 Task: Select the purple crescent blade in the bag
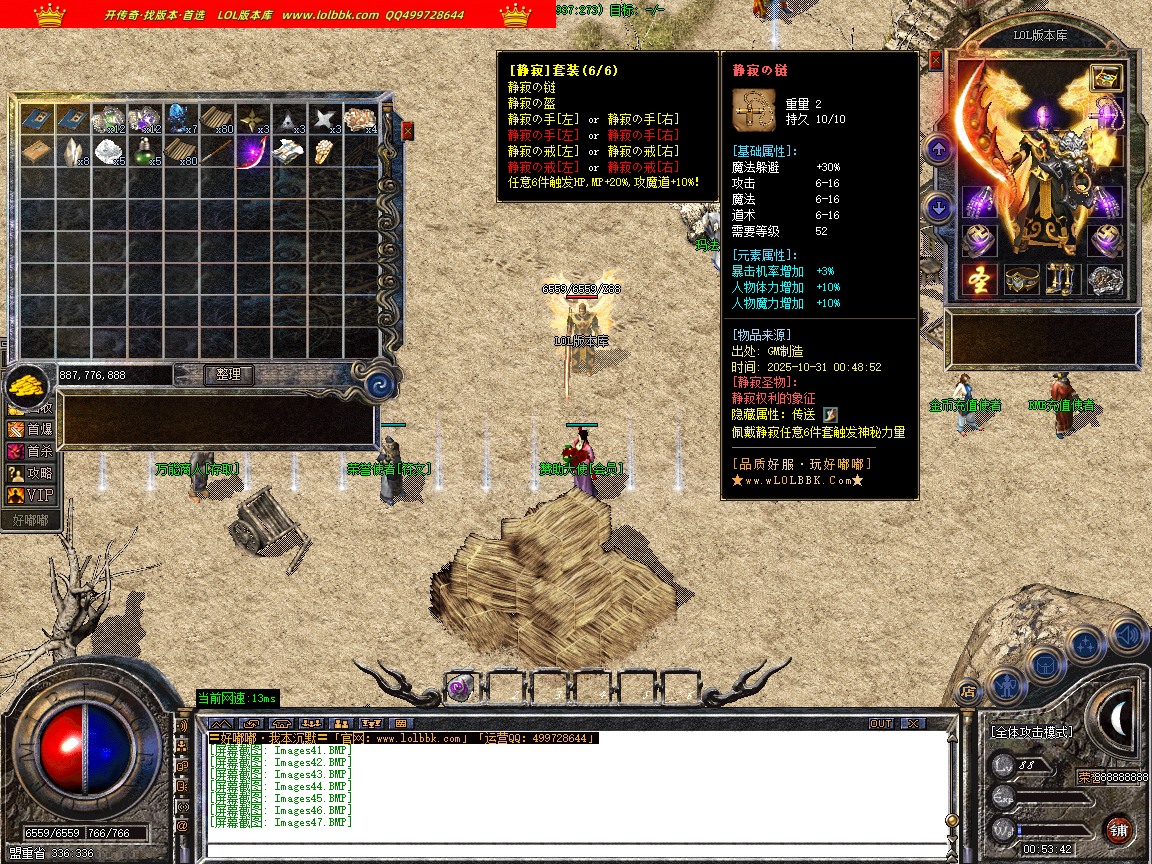pyautogui.click(x=251, y=152)
